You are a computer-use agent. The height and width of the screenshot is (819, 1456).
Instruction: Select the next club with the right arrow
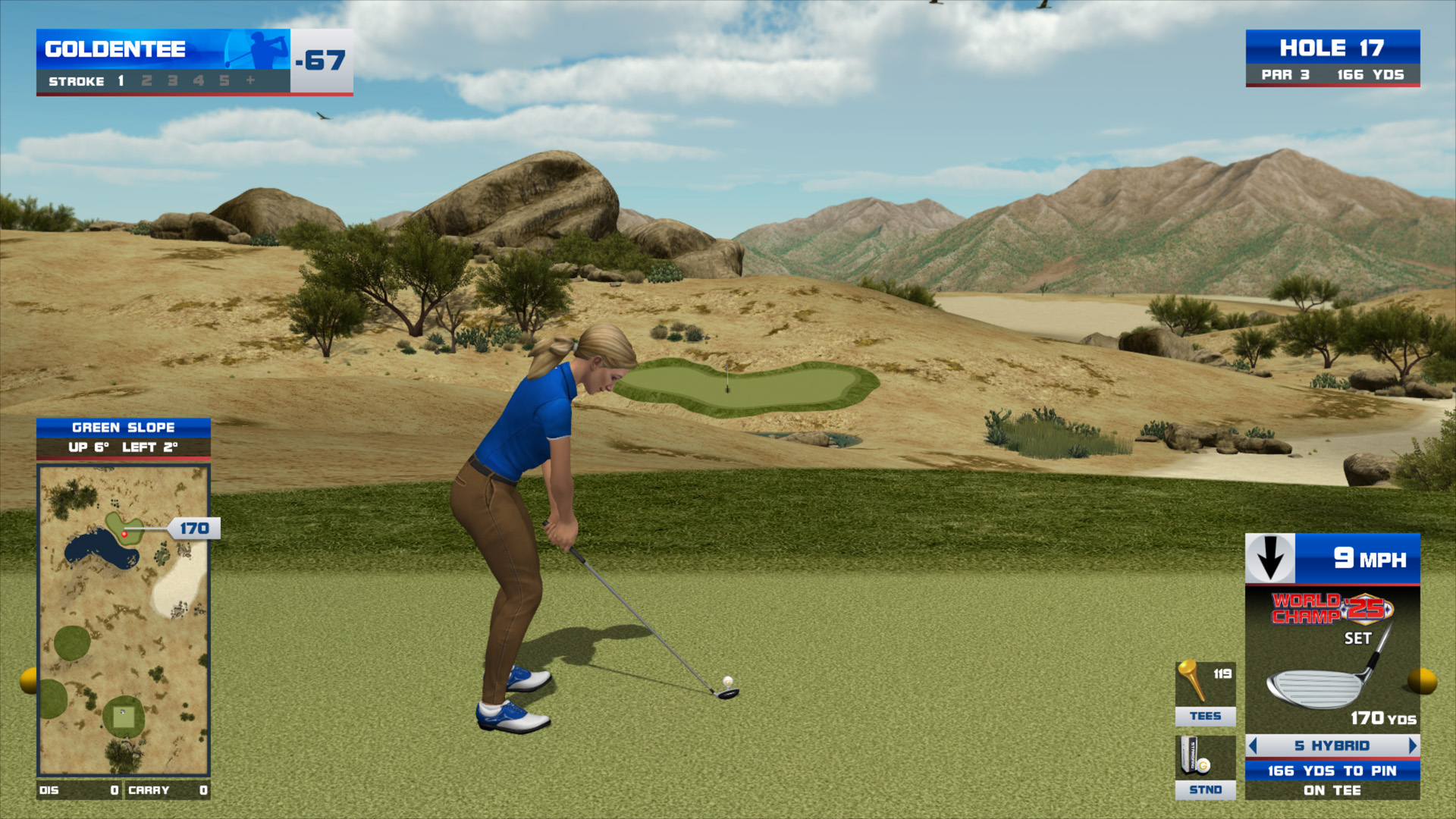(1412, 746)
